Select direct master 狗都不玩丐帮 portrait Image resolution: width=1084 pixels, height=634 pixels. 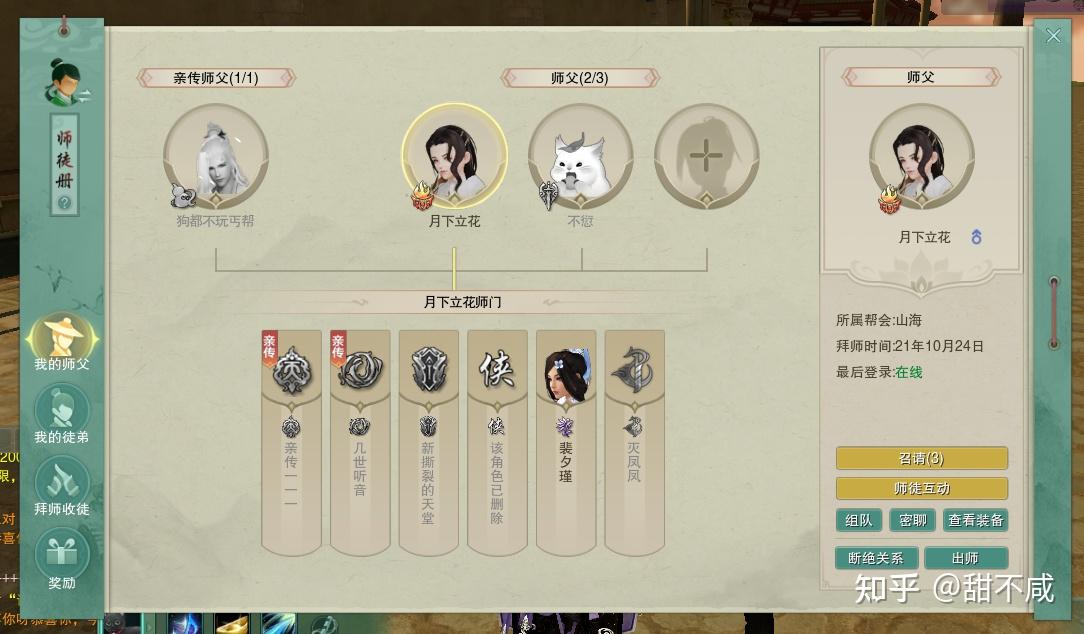click(x=216, y=157)
